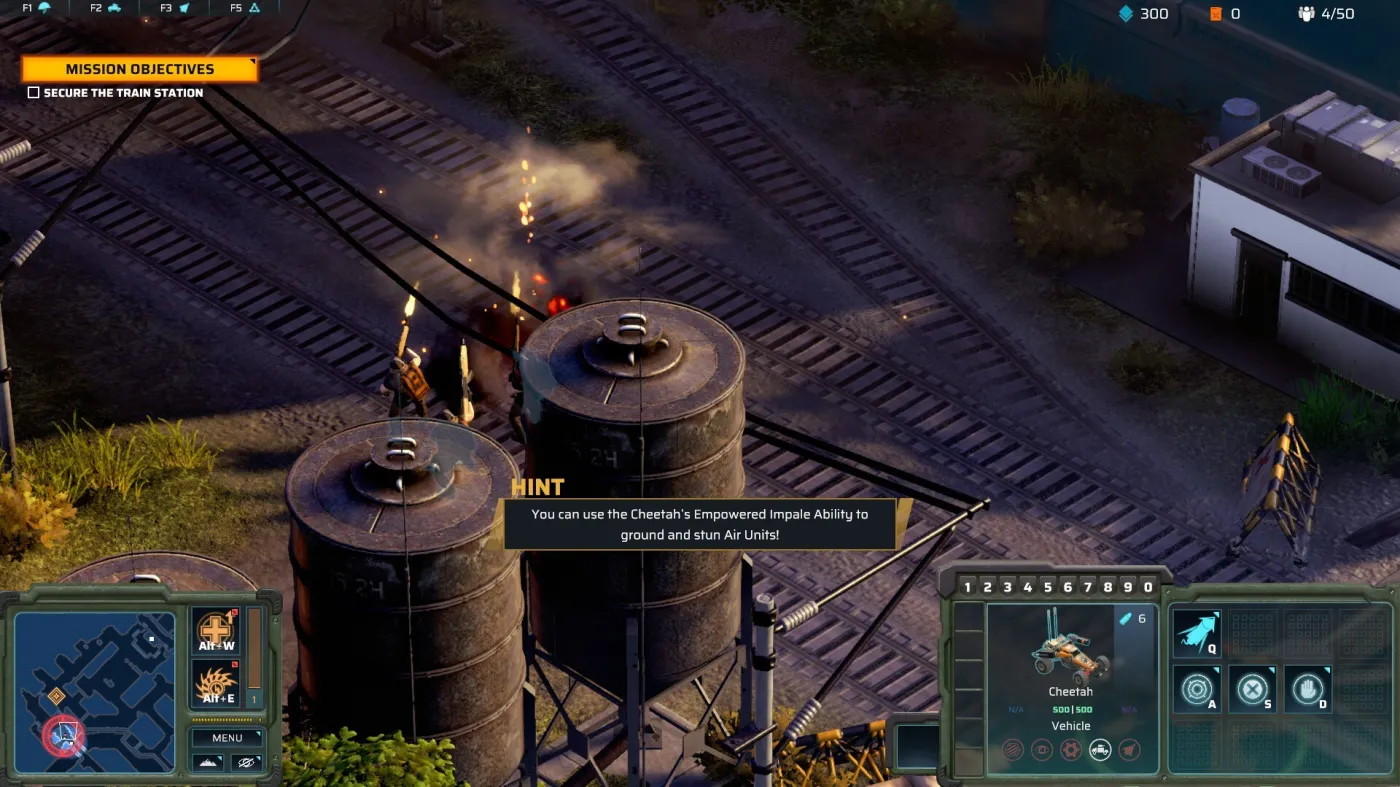Click the triangle icon labeled F5
The height and width of the screenshot is (787, 1400).
click(x=254, y=8)
